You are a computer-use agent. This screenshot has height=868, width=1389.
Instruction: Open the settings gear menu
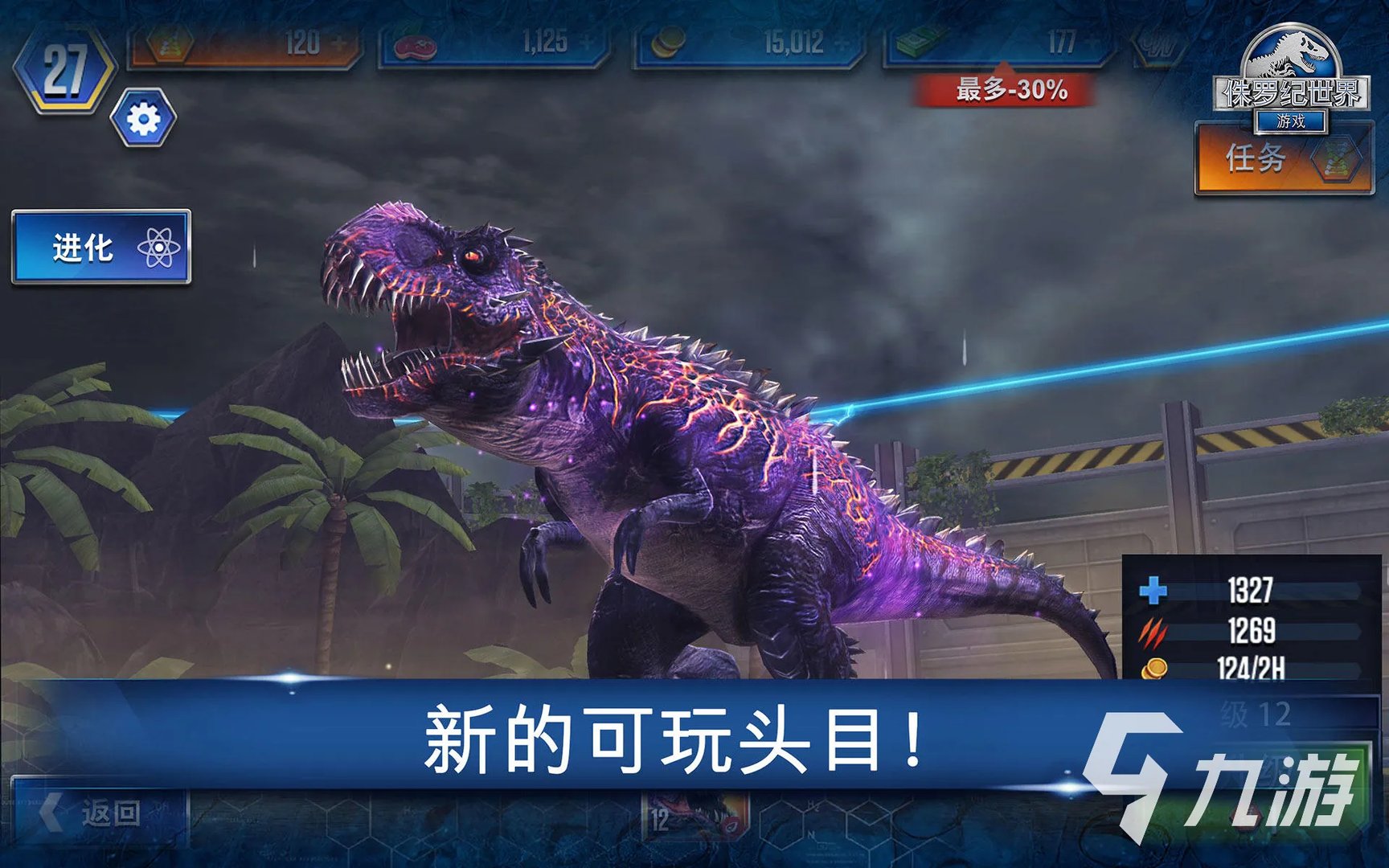tap(143, 119)
